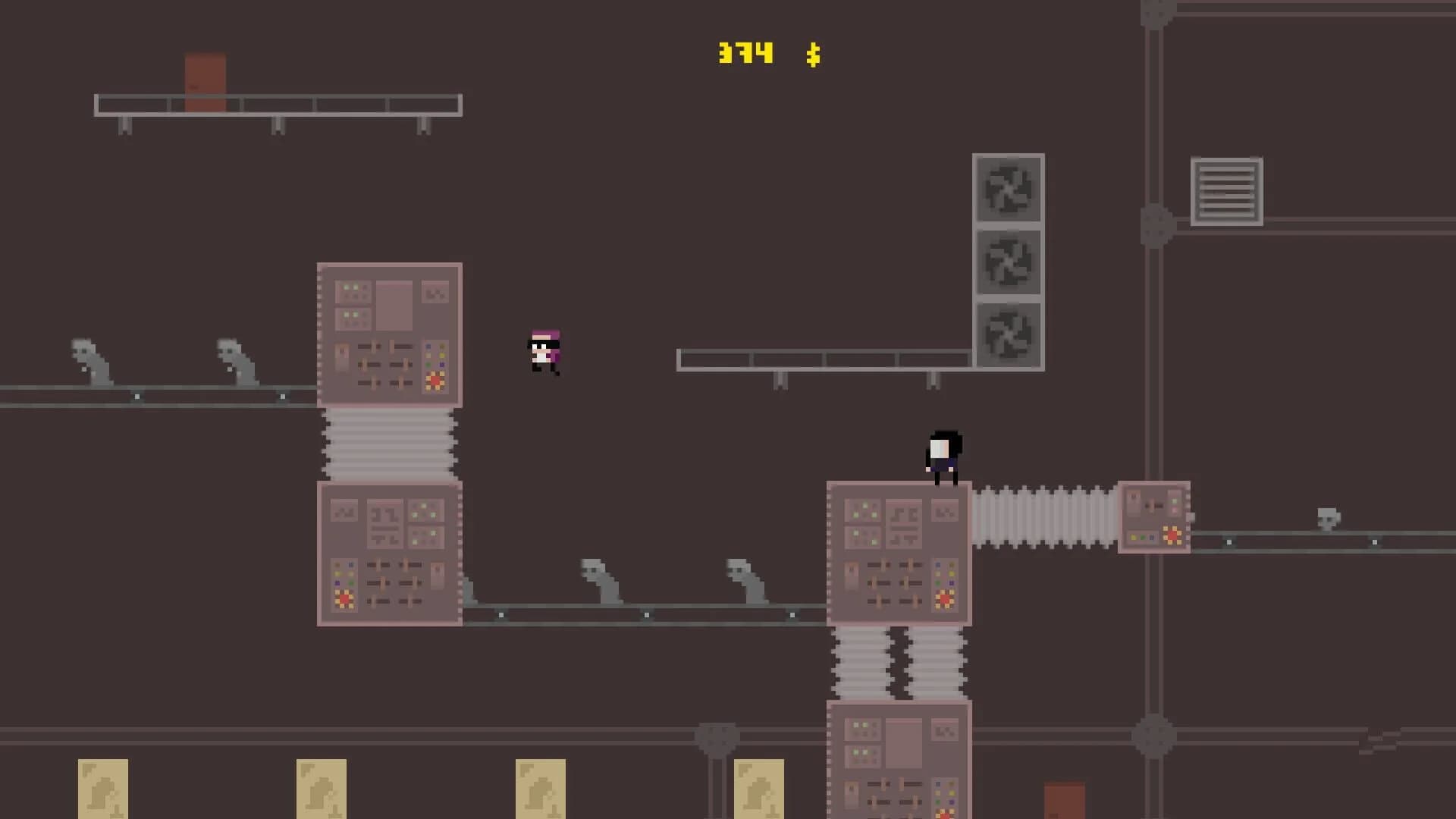Screen dimensions: 1456x819
Task: Select the bottom fan near the platform
Action: 1009,334
